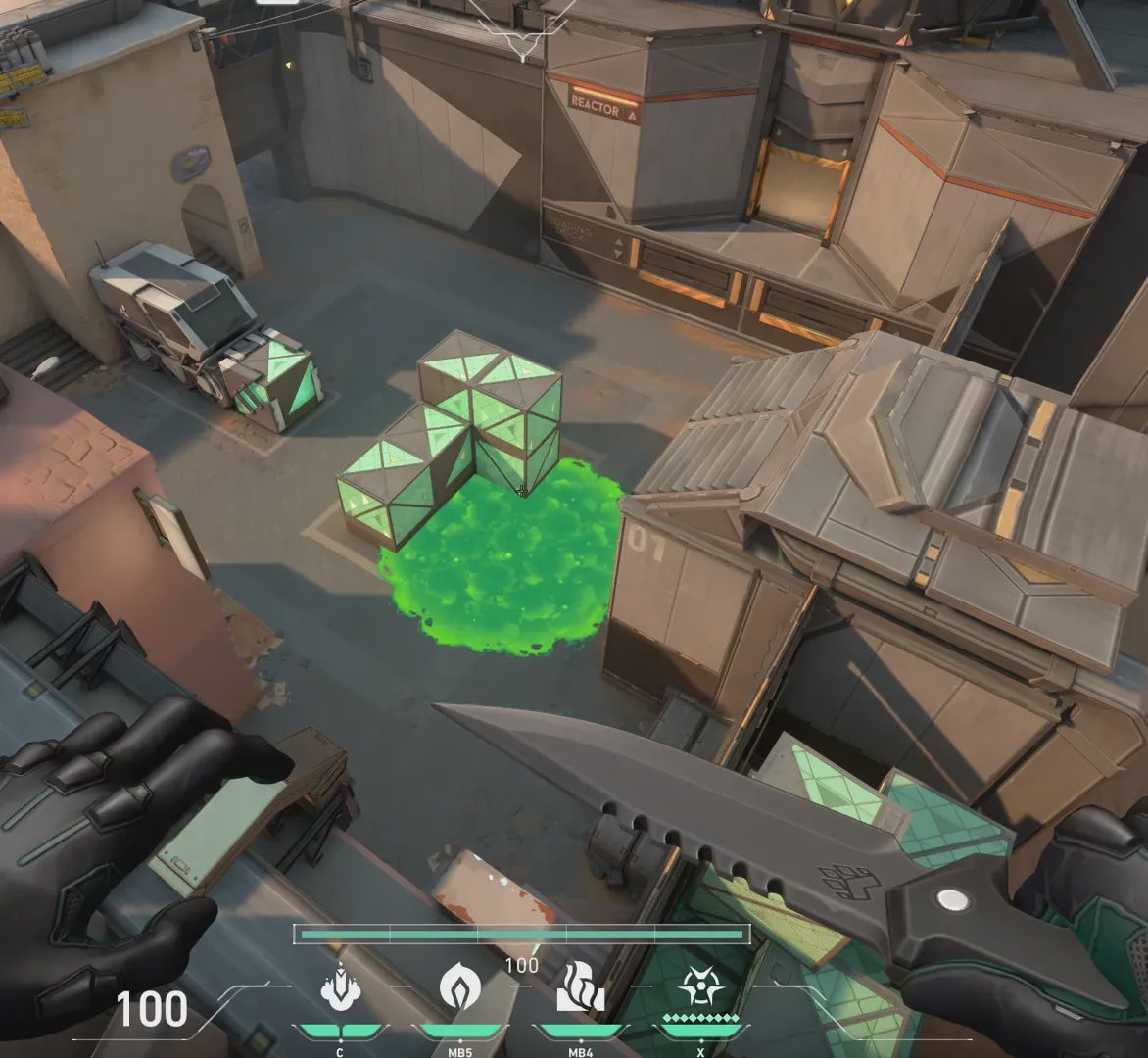Activate Viper's Snake Bite ability icon
Image resolution: width=1148 pixels, height=1058 pixels.
[x=340, y=986]
